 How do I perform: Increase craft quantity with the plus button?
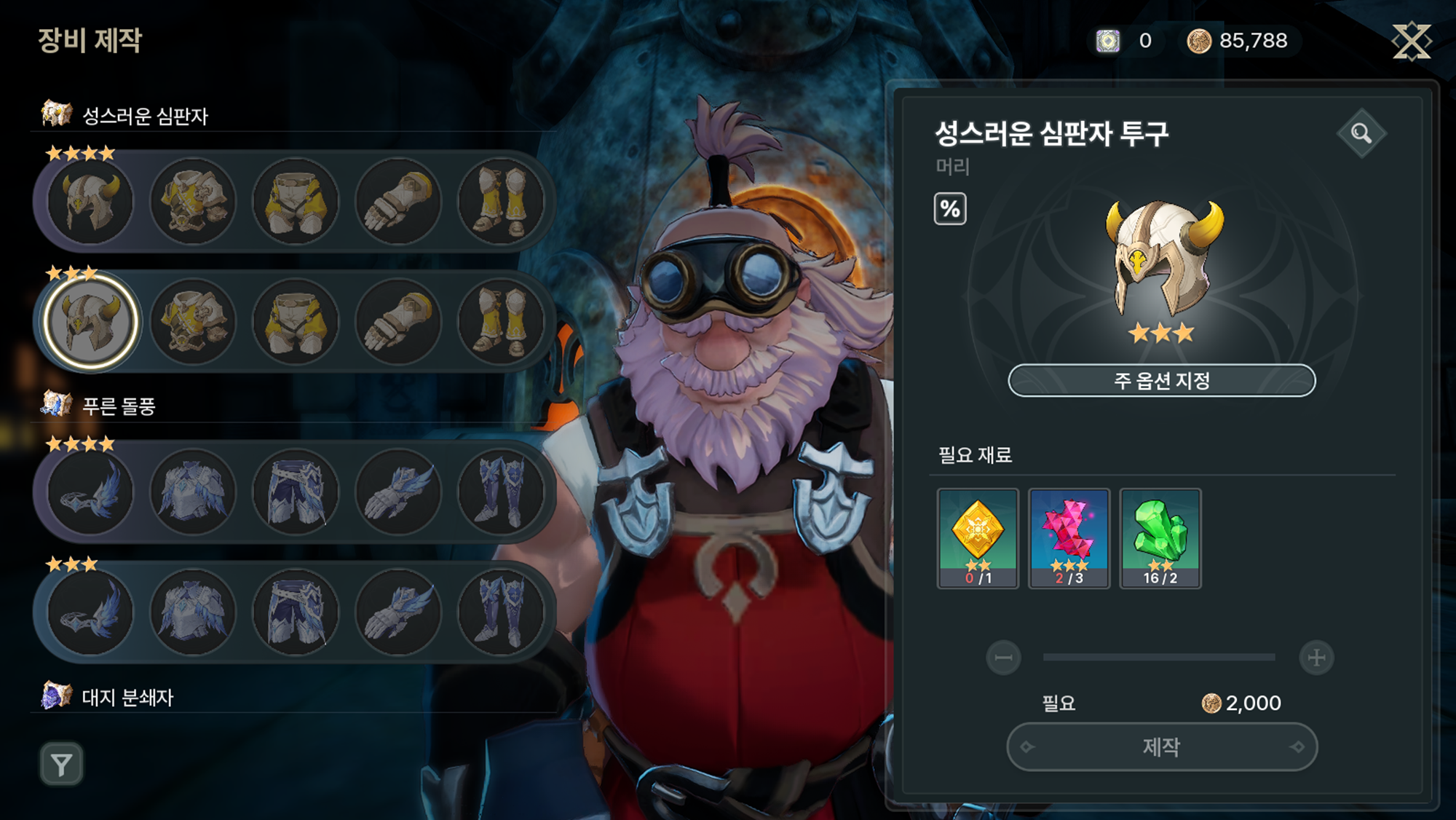coord(1316,658)
